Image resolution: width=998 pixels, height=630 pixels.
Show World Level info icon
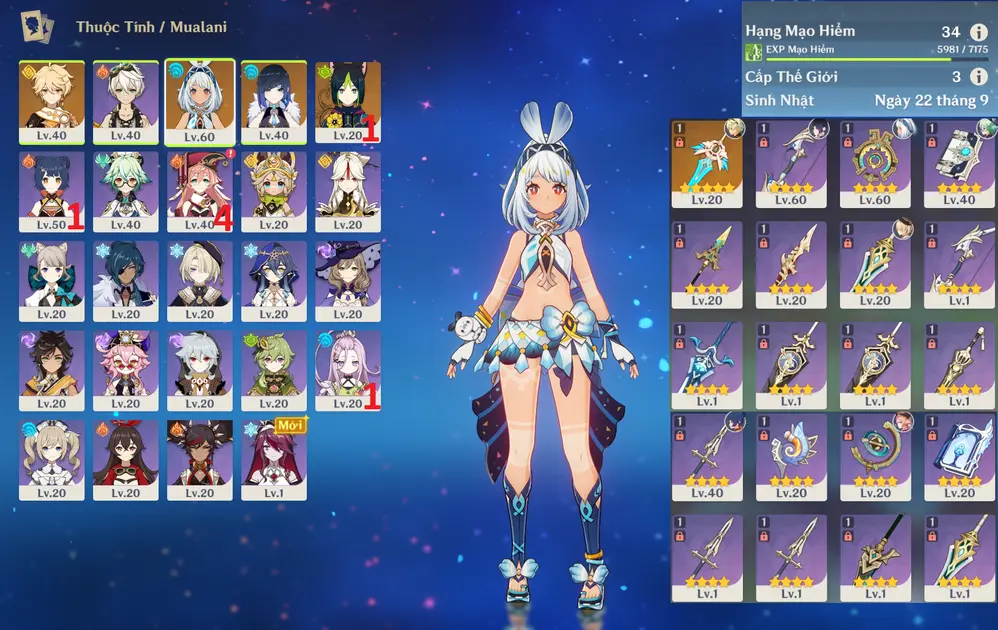(978, 77)
